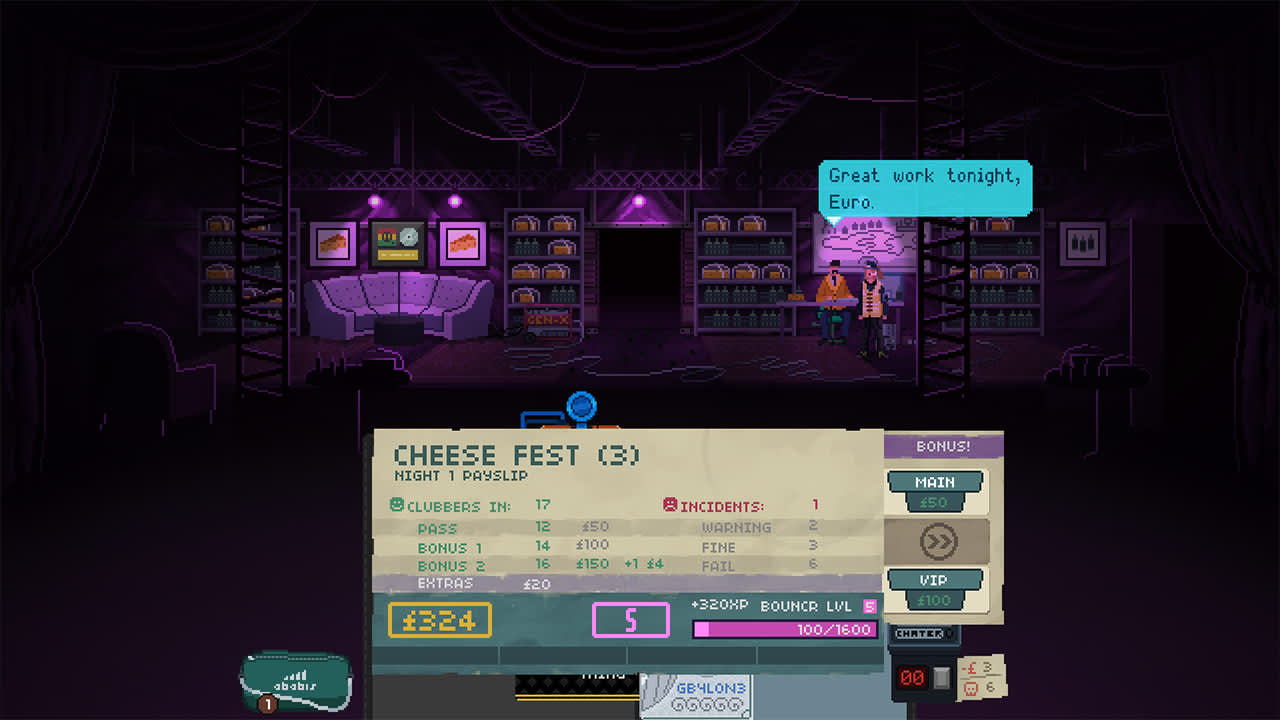Select the MAIN £50 bonus
The height and width of the screenshot is (720, 1280).
coord(935,491)
